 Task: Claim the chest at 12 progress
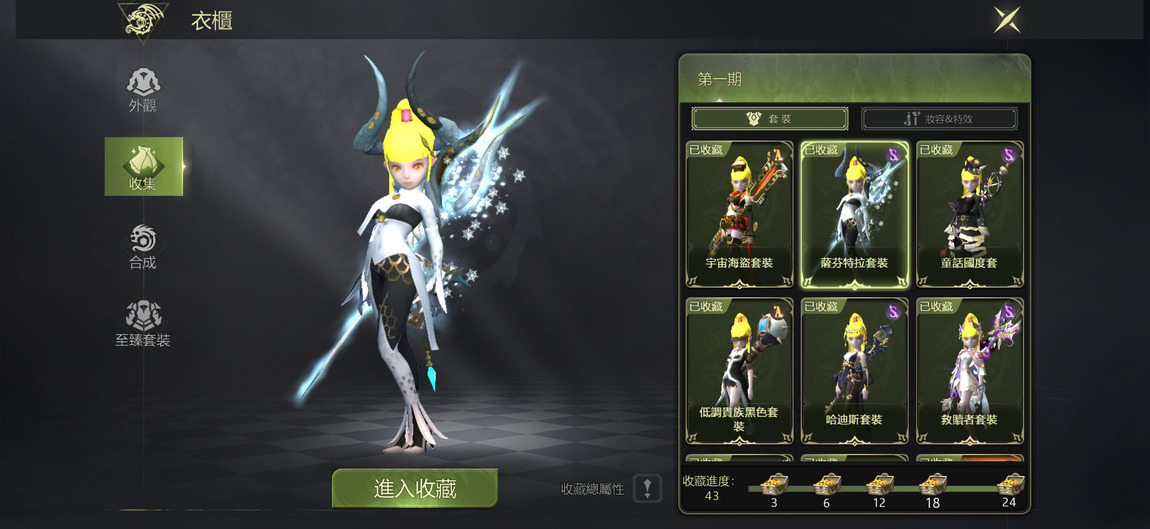(x=879, y=485)
